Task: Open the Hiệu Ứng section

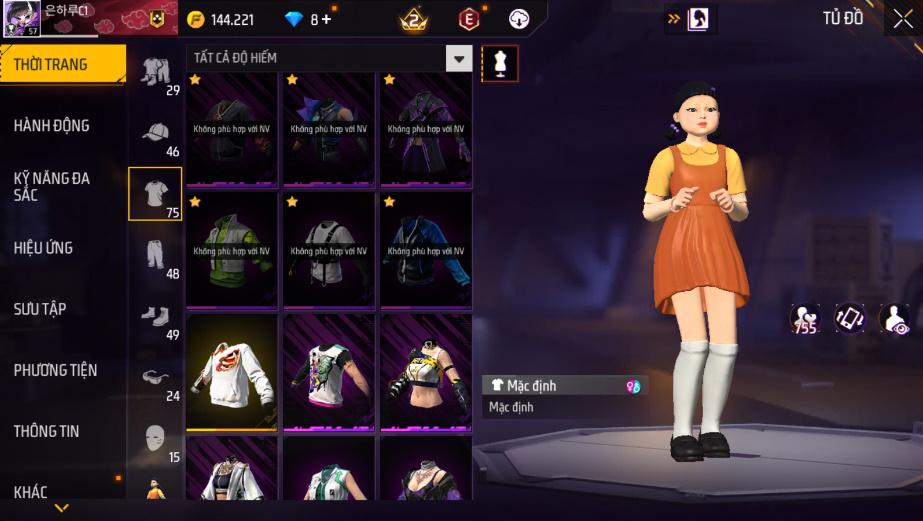Action: click(x=43, y=248)
